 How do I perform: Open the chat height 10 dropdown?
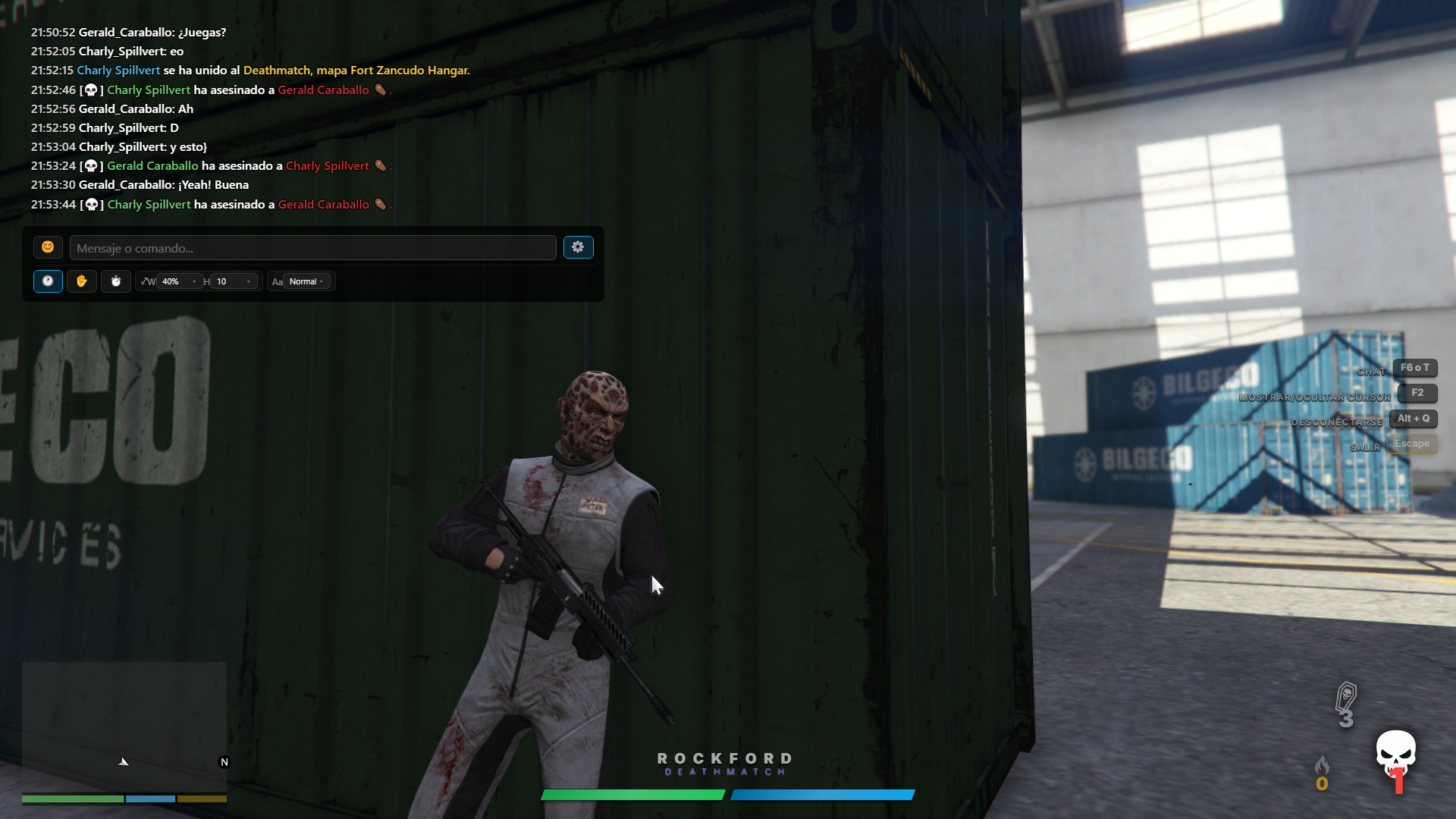pyautogui.click(x=234, y=281)
